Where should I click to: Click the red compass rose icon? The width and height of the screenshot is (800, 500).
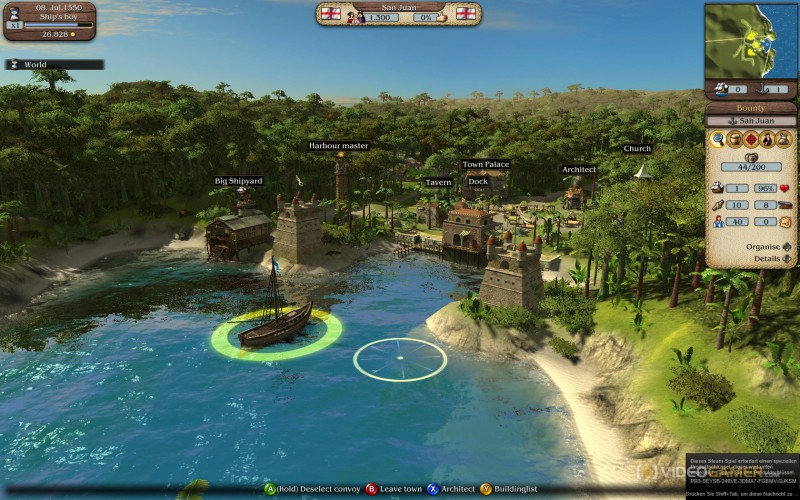pyautogui.click(x=750, y=139)
